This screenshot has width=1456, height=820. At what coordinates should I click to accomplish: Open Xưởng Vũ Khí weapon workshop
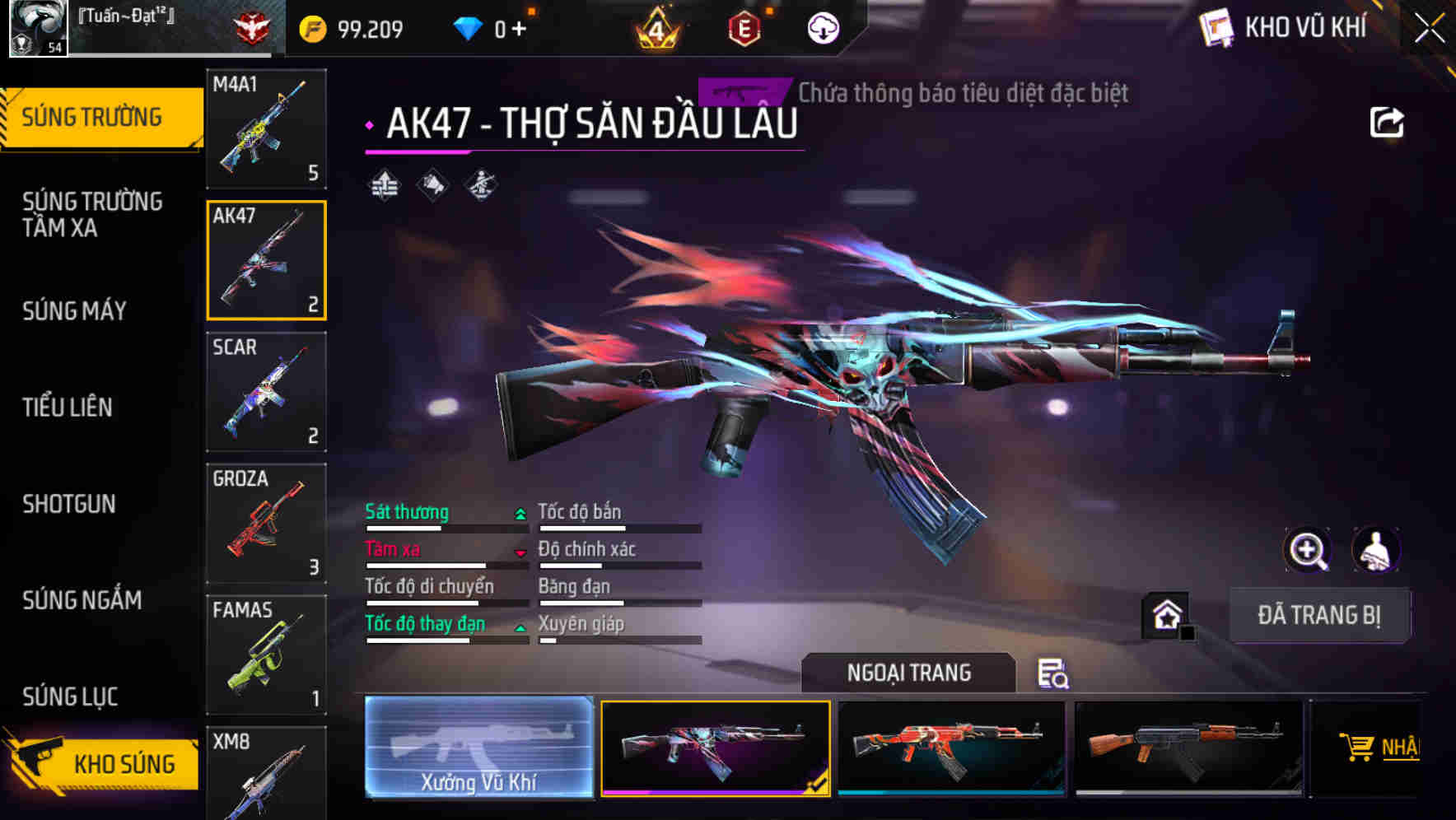478,748
